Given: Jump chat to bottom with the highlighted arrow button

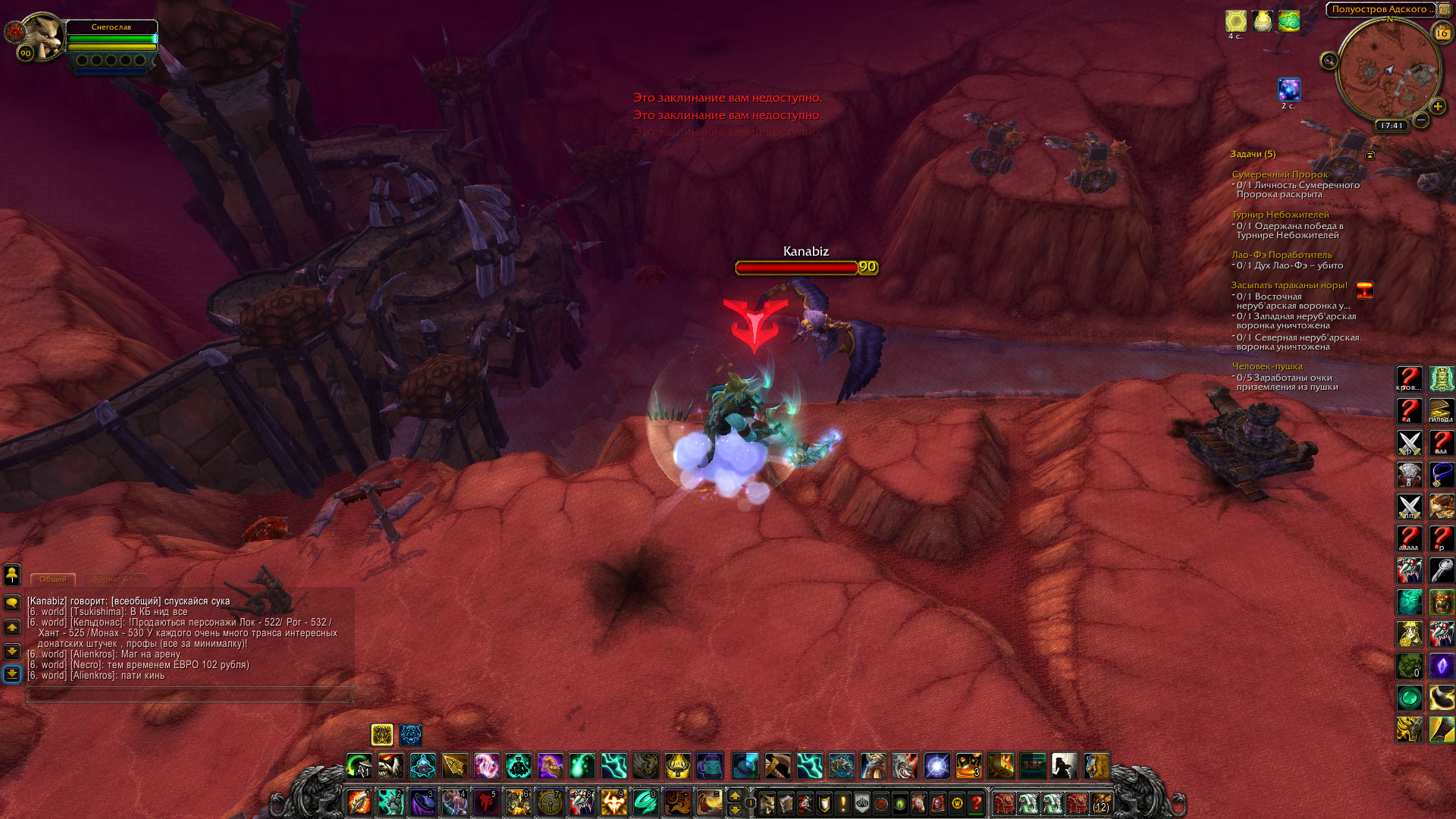Looking at the screenshot, I should [x=12, y=673].
